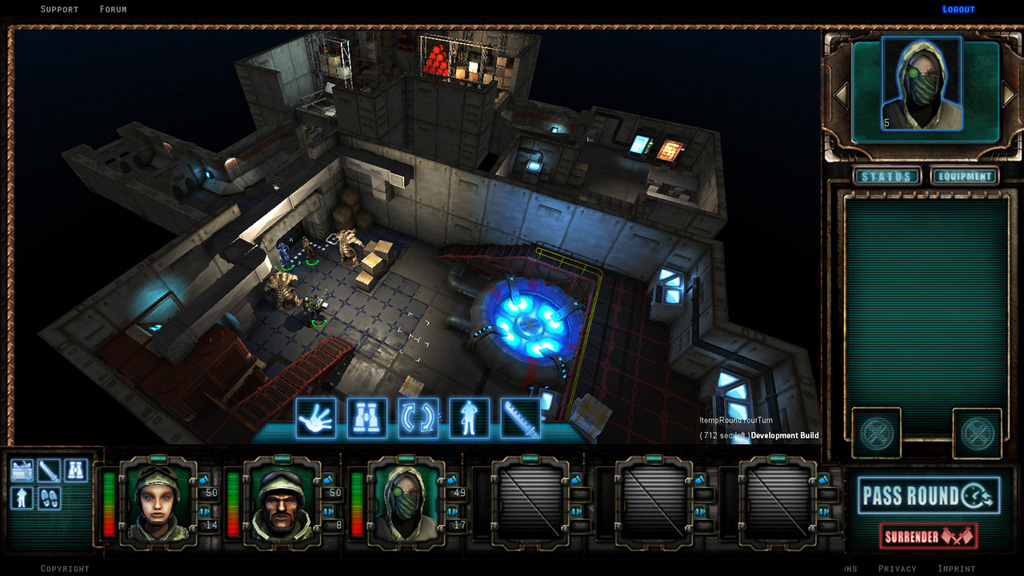1024x576 pixels.
Task: Show the next character with right arrow
Action: tap(1008, 95)
